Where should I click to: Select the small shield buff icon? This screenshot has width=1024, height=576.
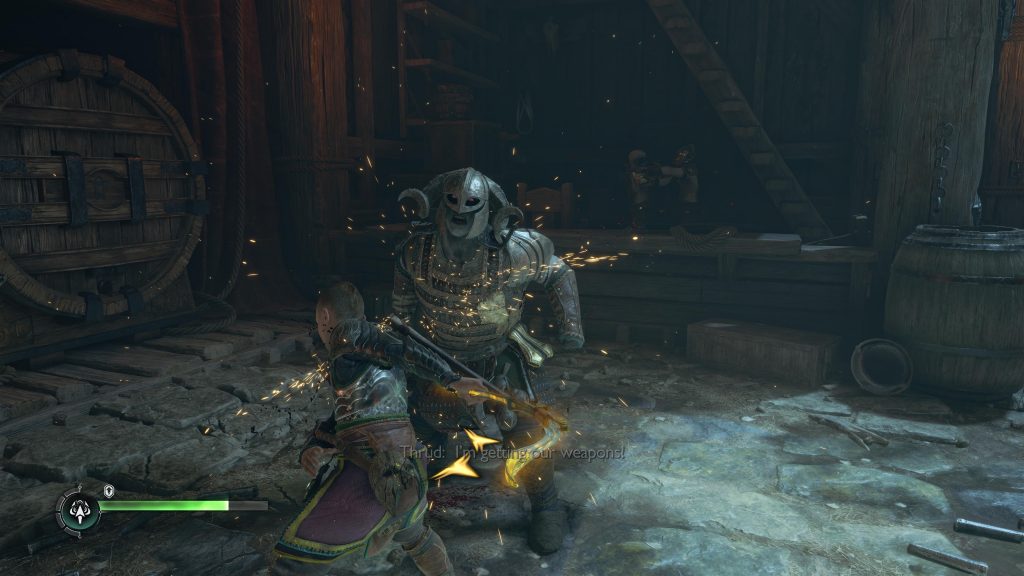point(109,490)
